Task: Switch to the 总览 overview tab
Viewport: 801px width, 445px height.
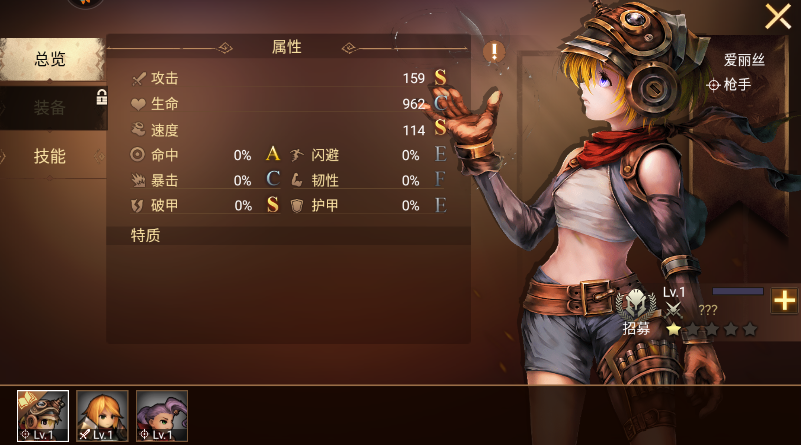Action: (50, 60)
